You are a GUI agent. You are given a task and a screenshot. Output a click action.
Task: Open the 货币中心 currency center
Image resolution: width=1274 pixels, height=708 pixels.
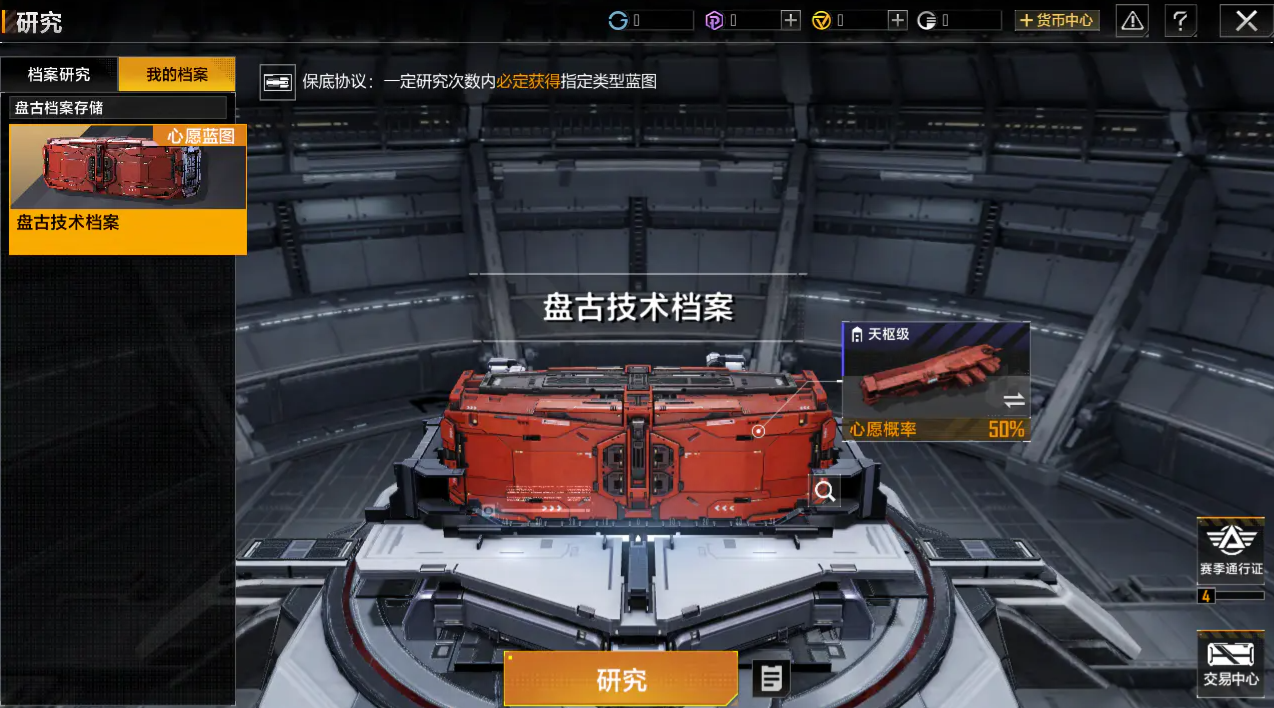1057,20
